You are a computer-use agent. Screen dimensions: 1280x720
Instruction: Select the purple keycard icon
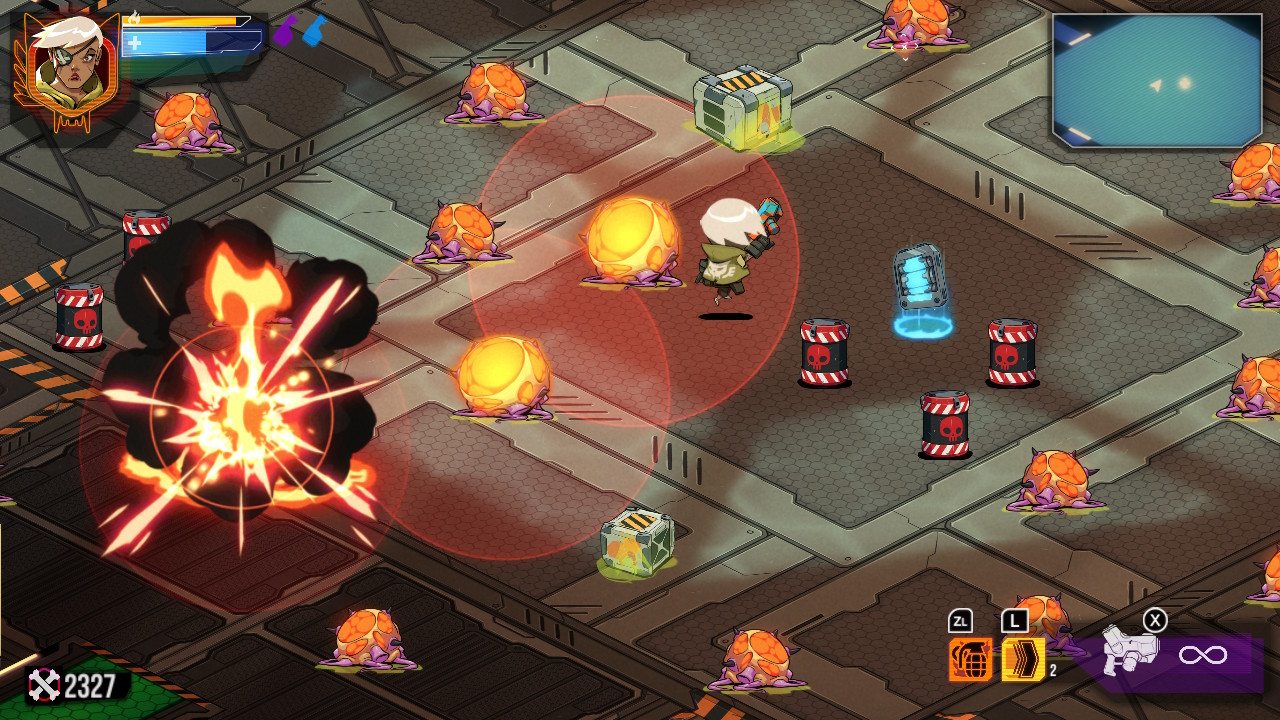(x=286, y=31)
